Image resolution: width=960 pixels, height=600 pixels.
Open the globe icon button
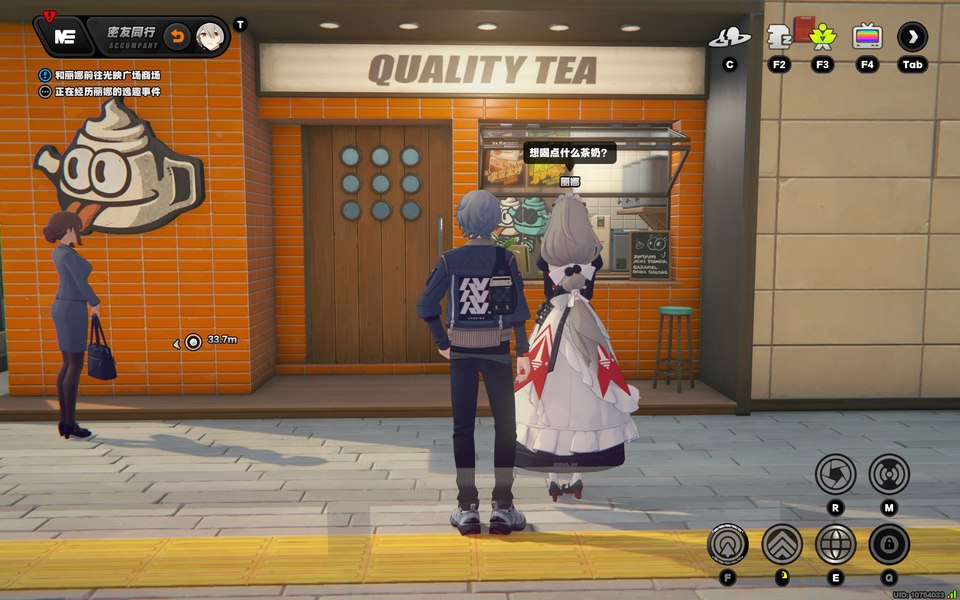[835, 545]
